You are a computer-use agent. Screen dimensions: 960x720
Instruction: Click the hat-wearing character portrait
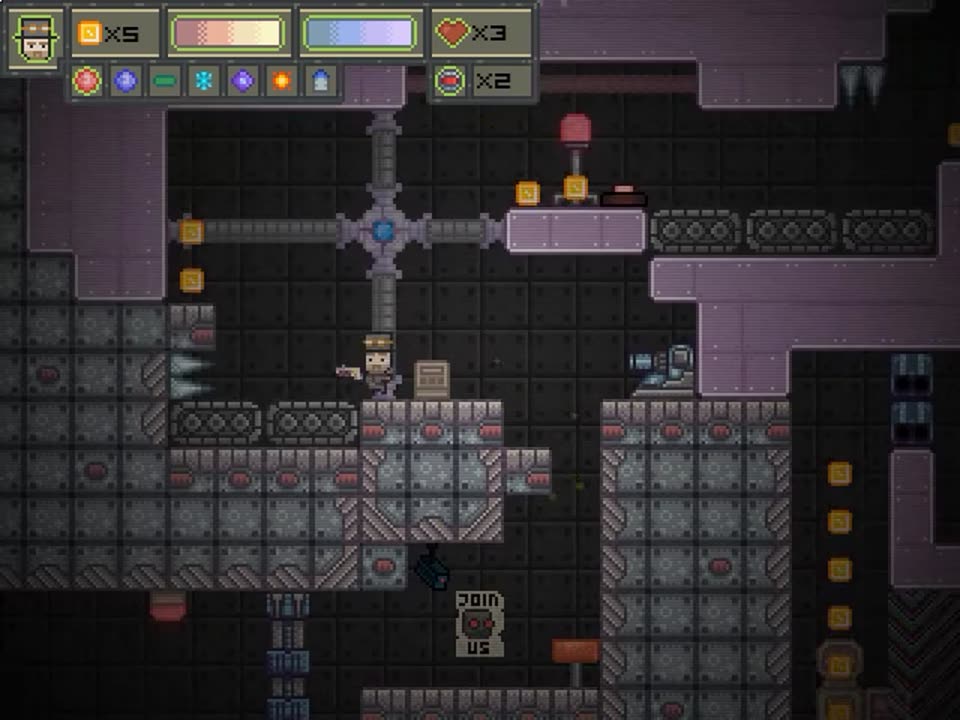[x=36, y=39]
